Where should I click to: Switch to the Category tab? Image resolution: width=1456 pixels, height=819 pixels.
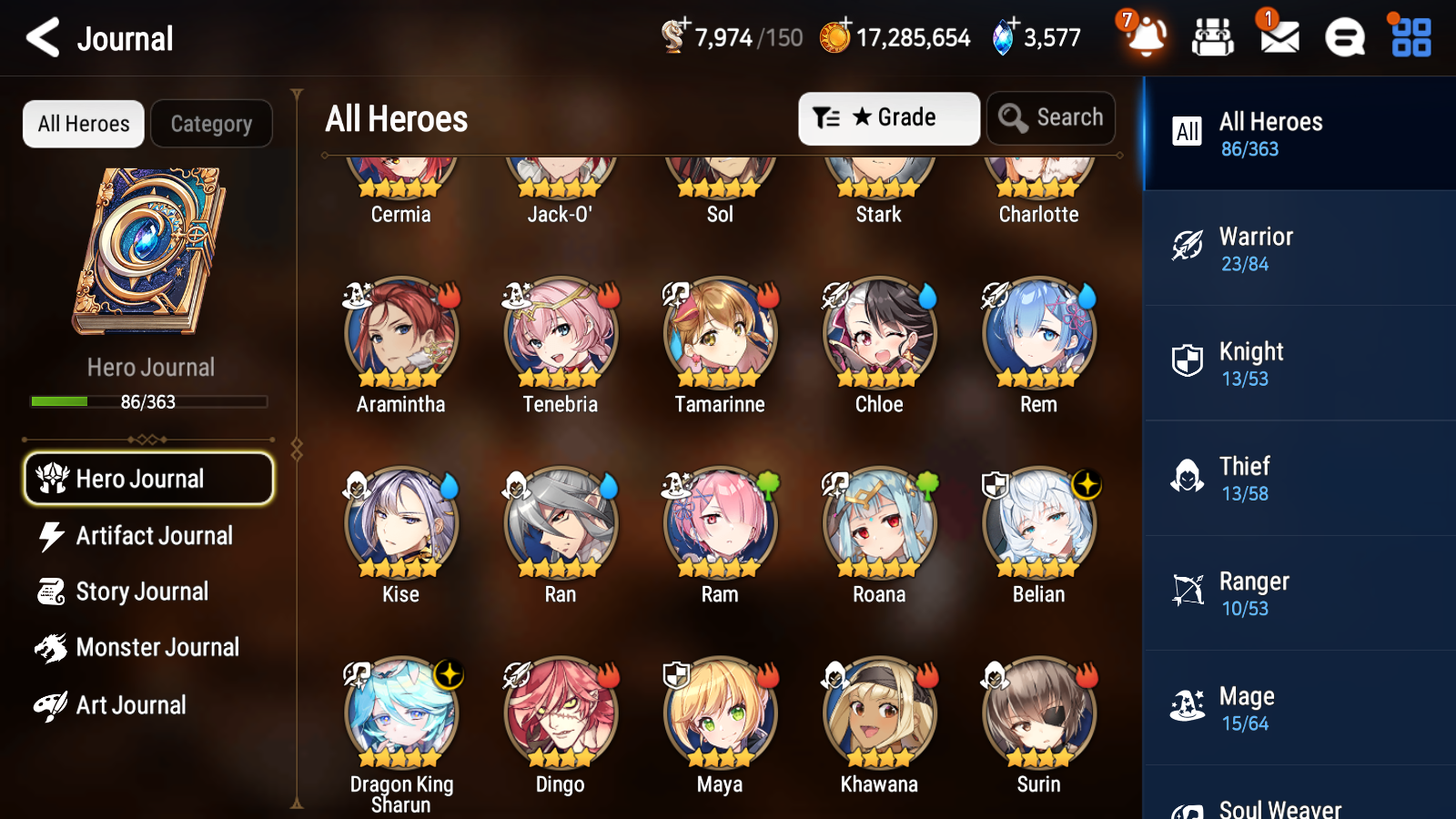click(211, 124)
